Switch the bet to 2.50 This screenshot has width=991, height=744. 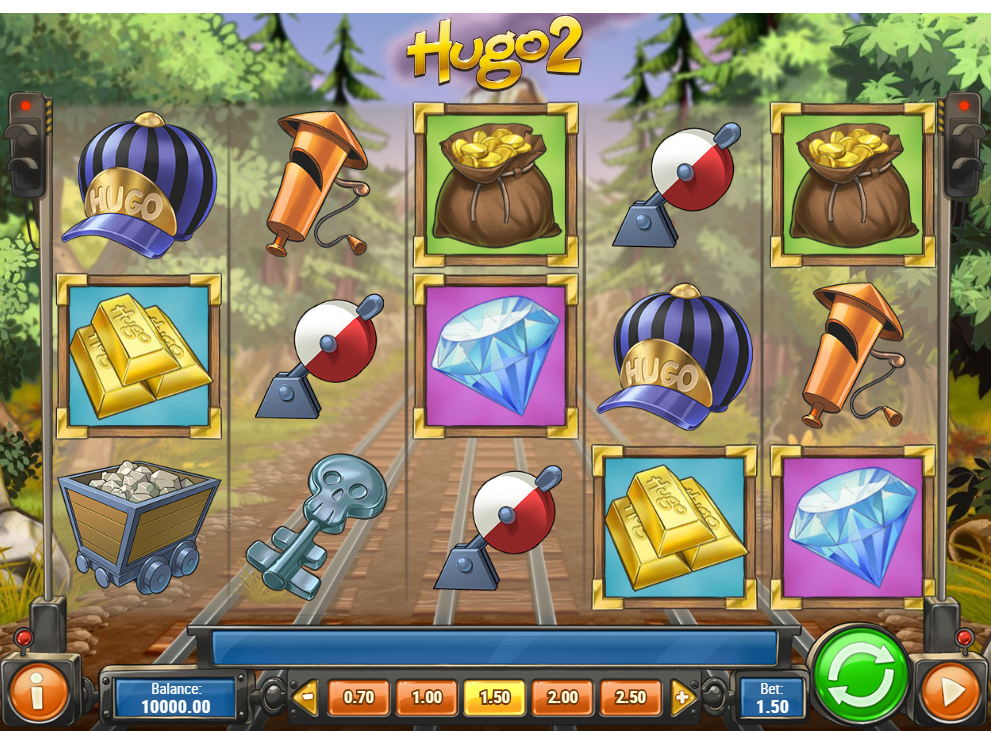coord(630,697)
